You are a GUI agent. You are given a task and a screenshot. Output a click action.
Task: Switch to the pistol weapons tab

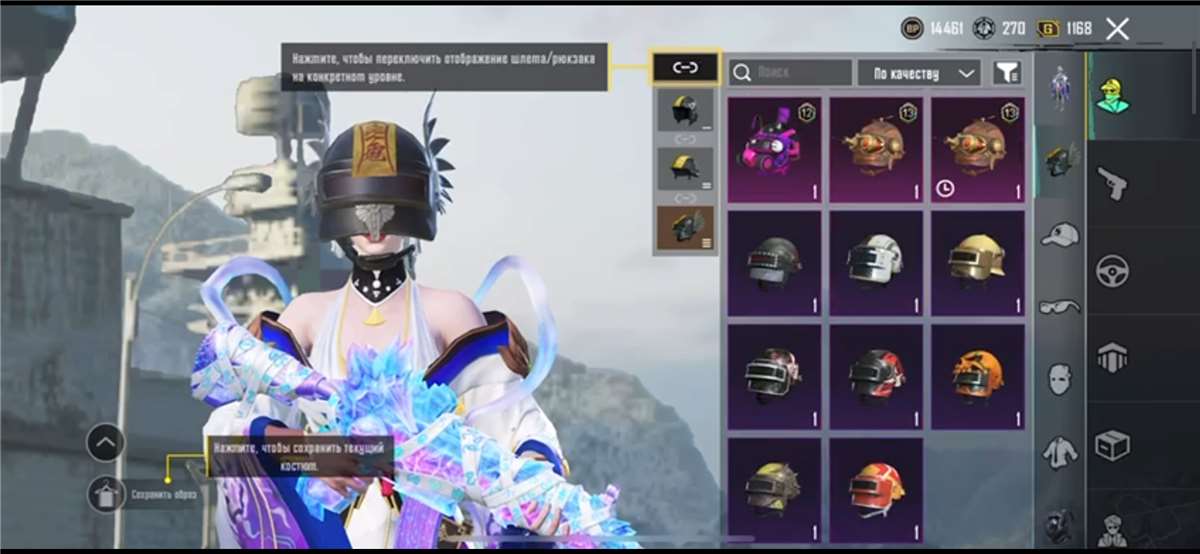pos(1112,182)
